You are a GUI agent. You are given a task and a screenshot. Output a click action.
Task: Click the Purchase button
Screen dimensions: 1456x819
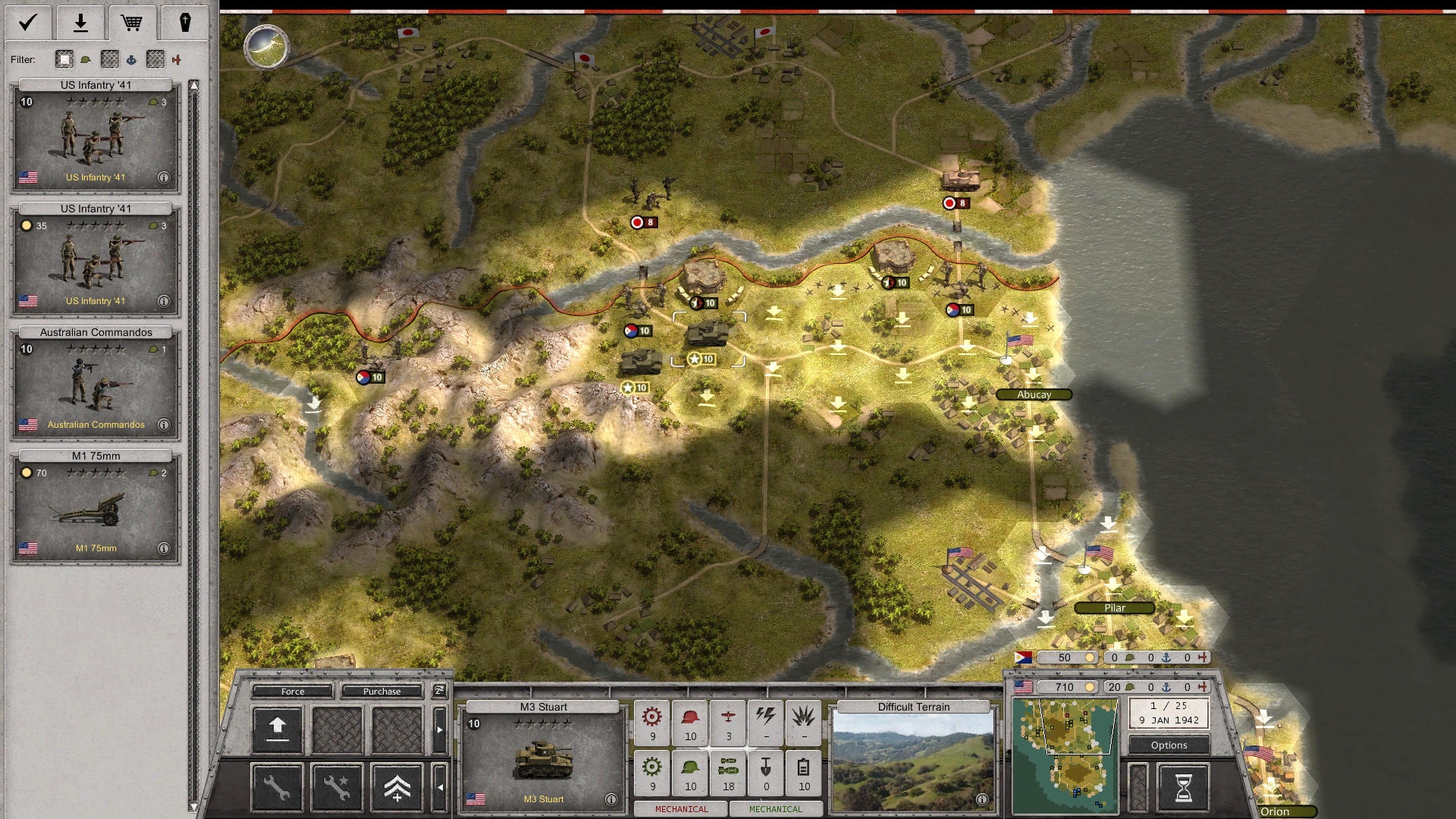pos(381,691)
